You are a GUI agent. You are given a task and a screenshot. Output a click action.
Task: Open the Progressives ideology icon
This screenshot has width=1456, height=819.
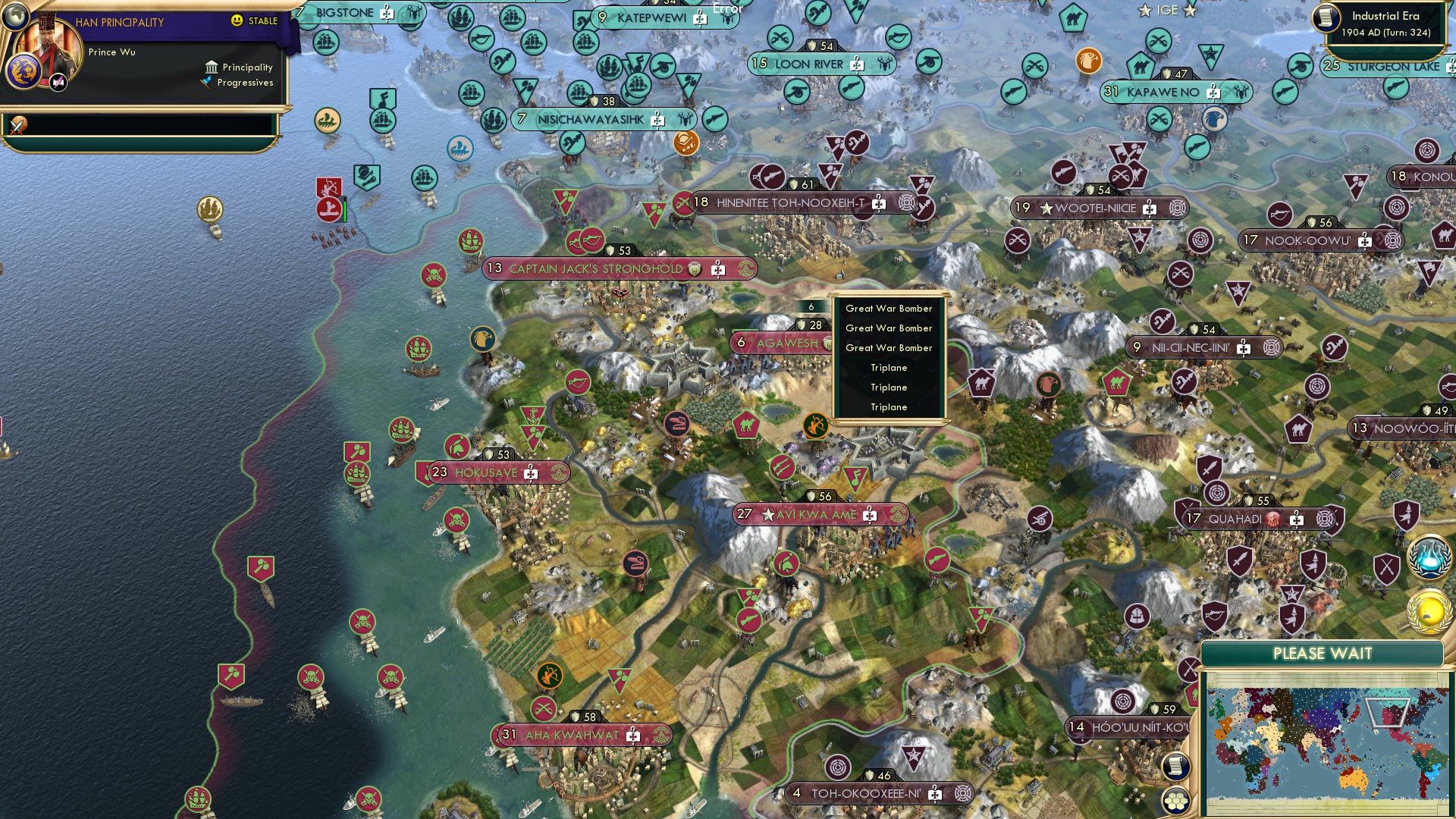(207, 83)
